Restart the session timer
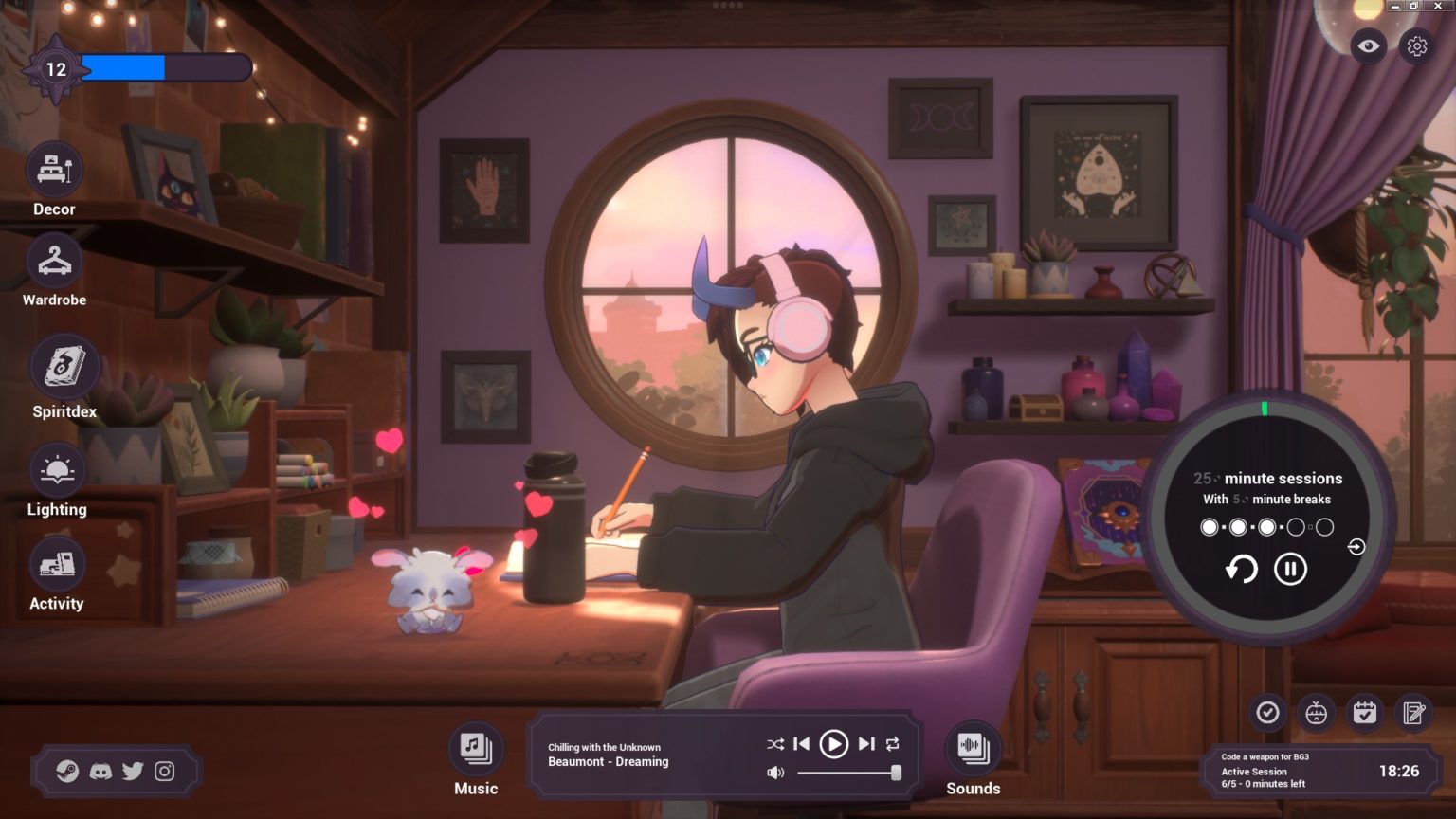Viewport: 1456px width, 819px height. coord(1240,569)
